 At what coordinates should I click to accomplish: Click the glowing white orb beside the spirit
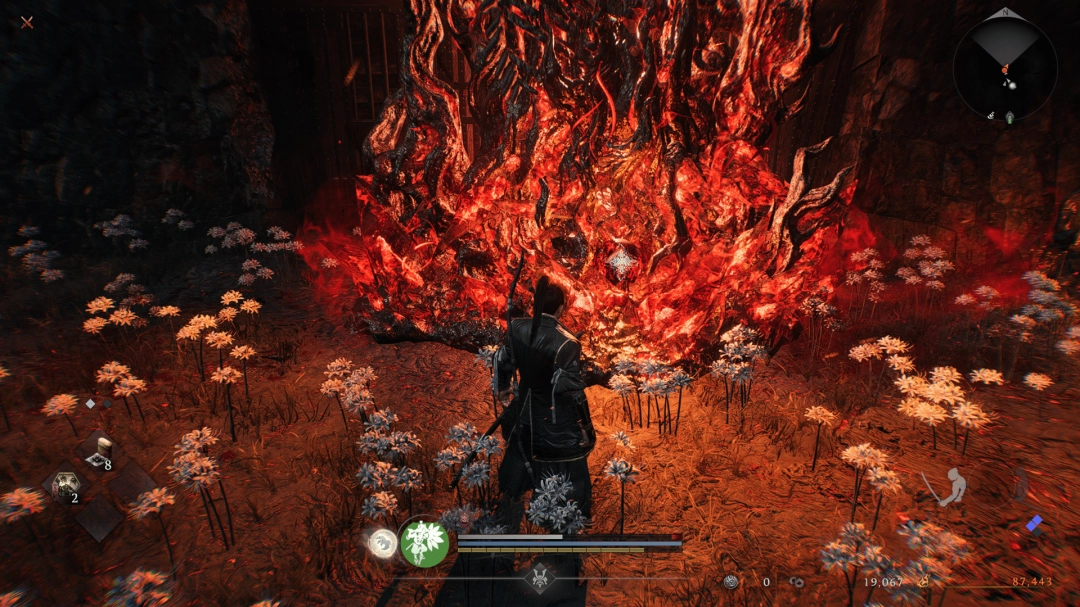pos(382,543)
